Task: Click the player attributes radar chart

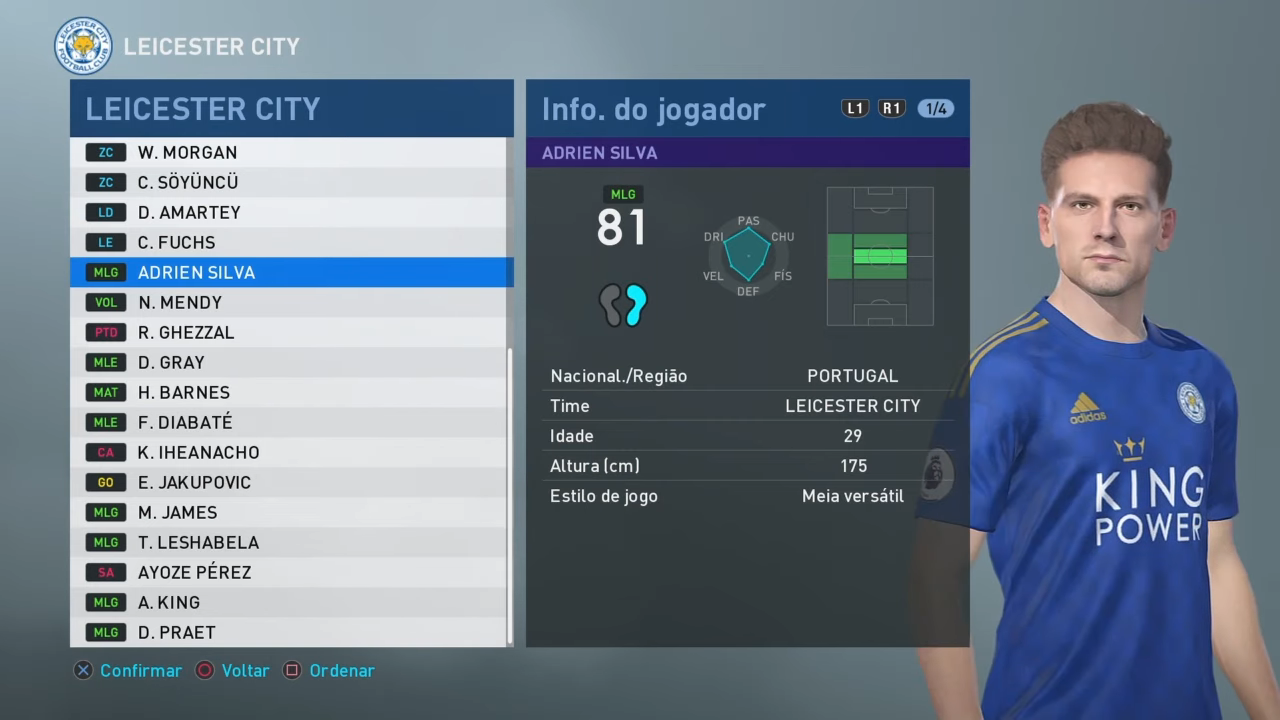Action: (747, 255)
